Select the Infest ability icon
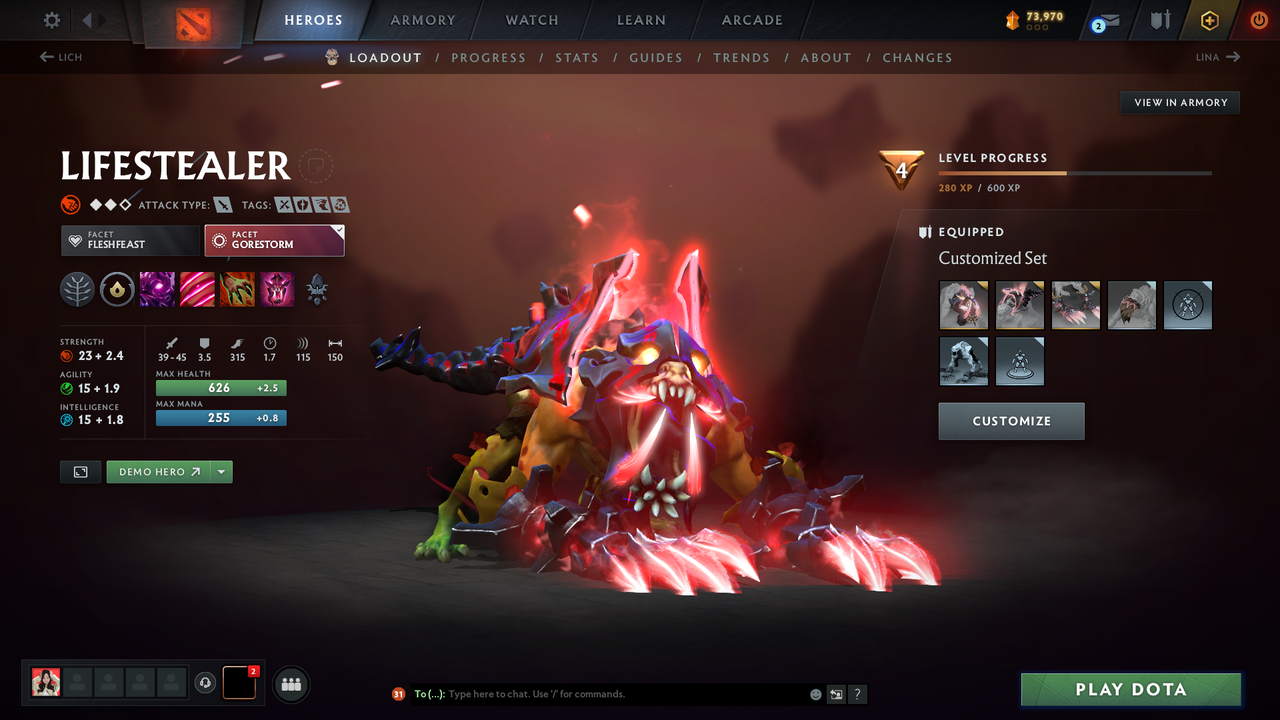1280x720 pixels. (277, 289)
